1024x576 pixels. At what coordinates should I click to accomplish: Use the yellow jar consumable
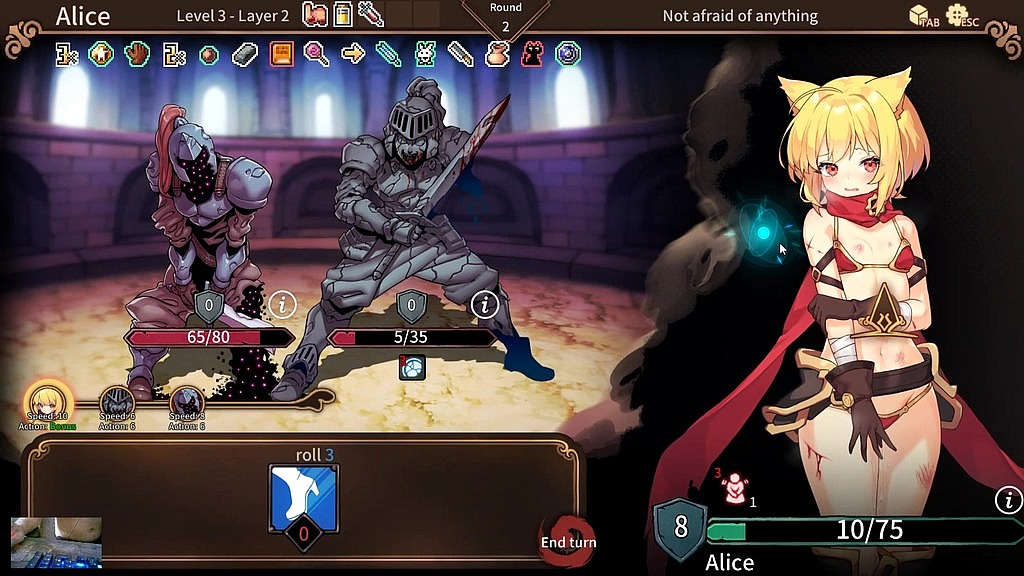coord(343,14)
